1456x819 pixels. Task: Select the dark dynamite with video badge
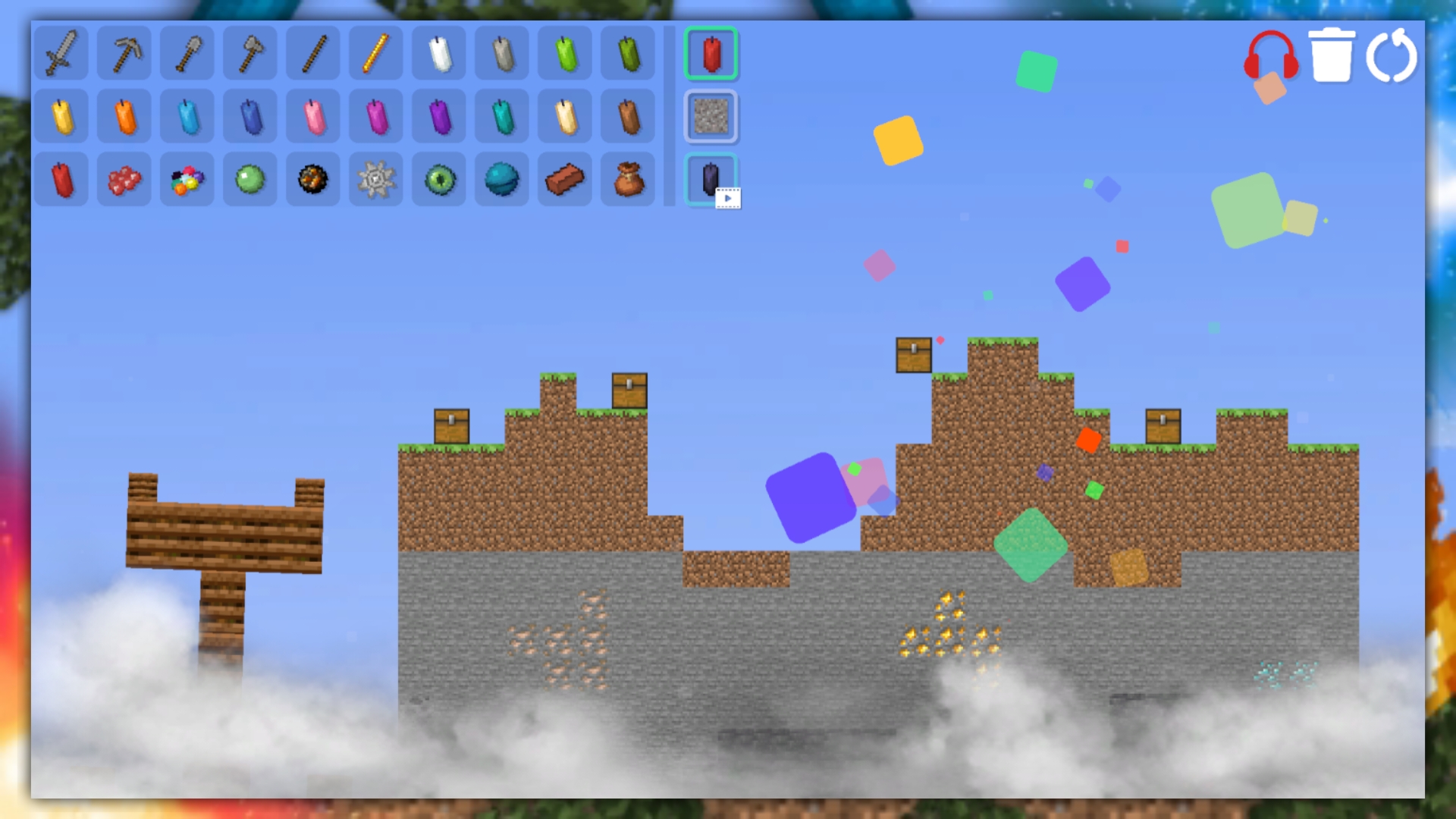click(710, 179)
